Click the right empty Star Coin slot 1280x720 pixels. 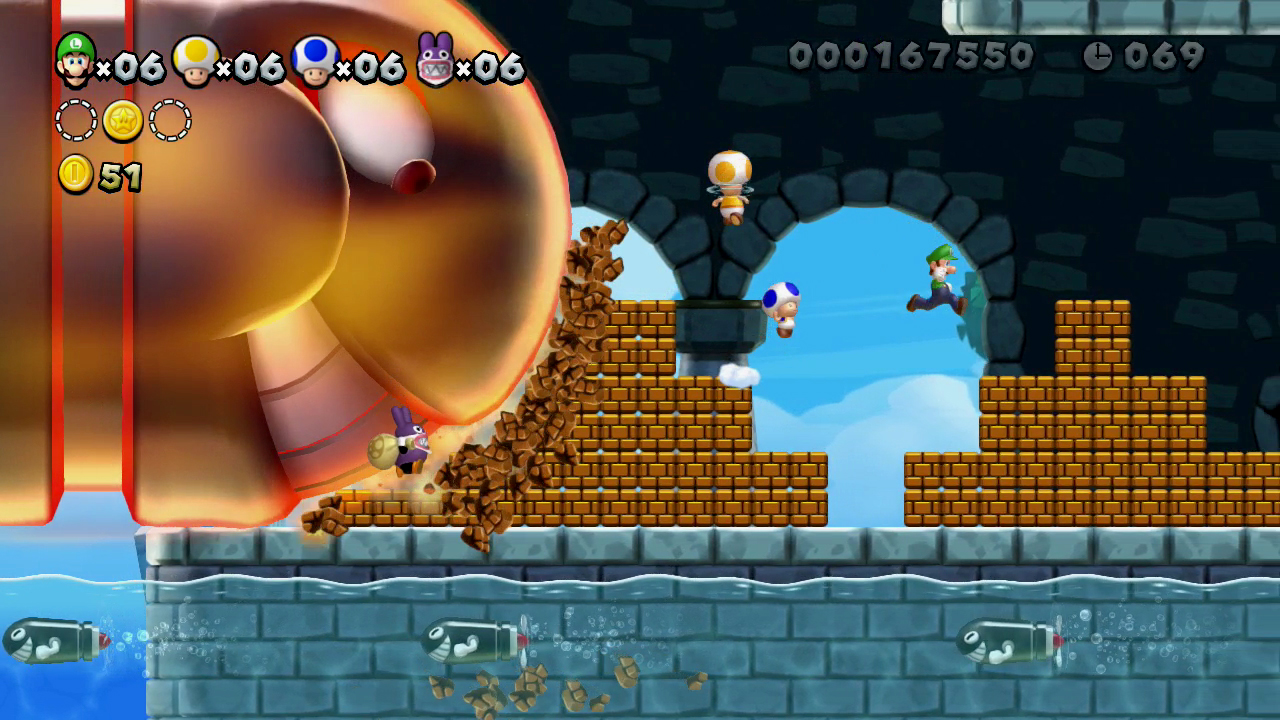(170, 118)
